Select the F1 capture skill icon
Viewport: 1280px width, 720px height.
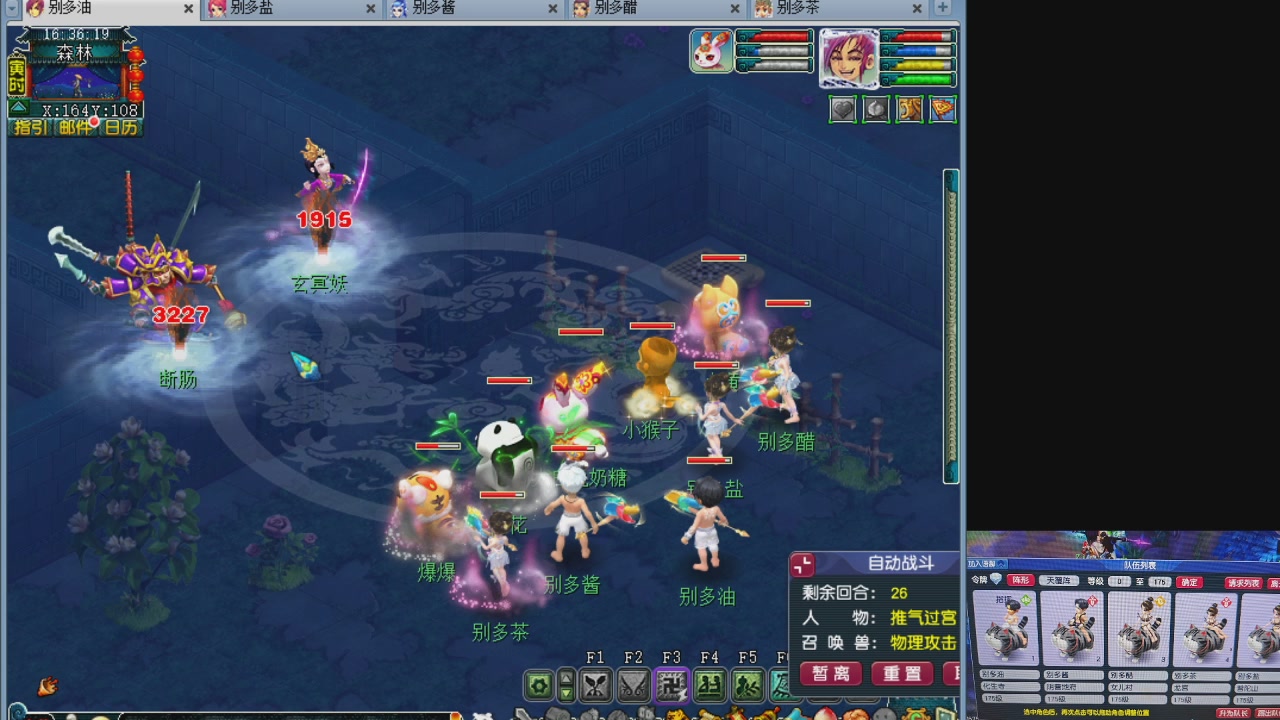(x=594, y=684)
